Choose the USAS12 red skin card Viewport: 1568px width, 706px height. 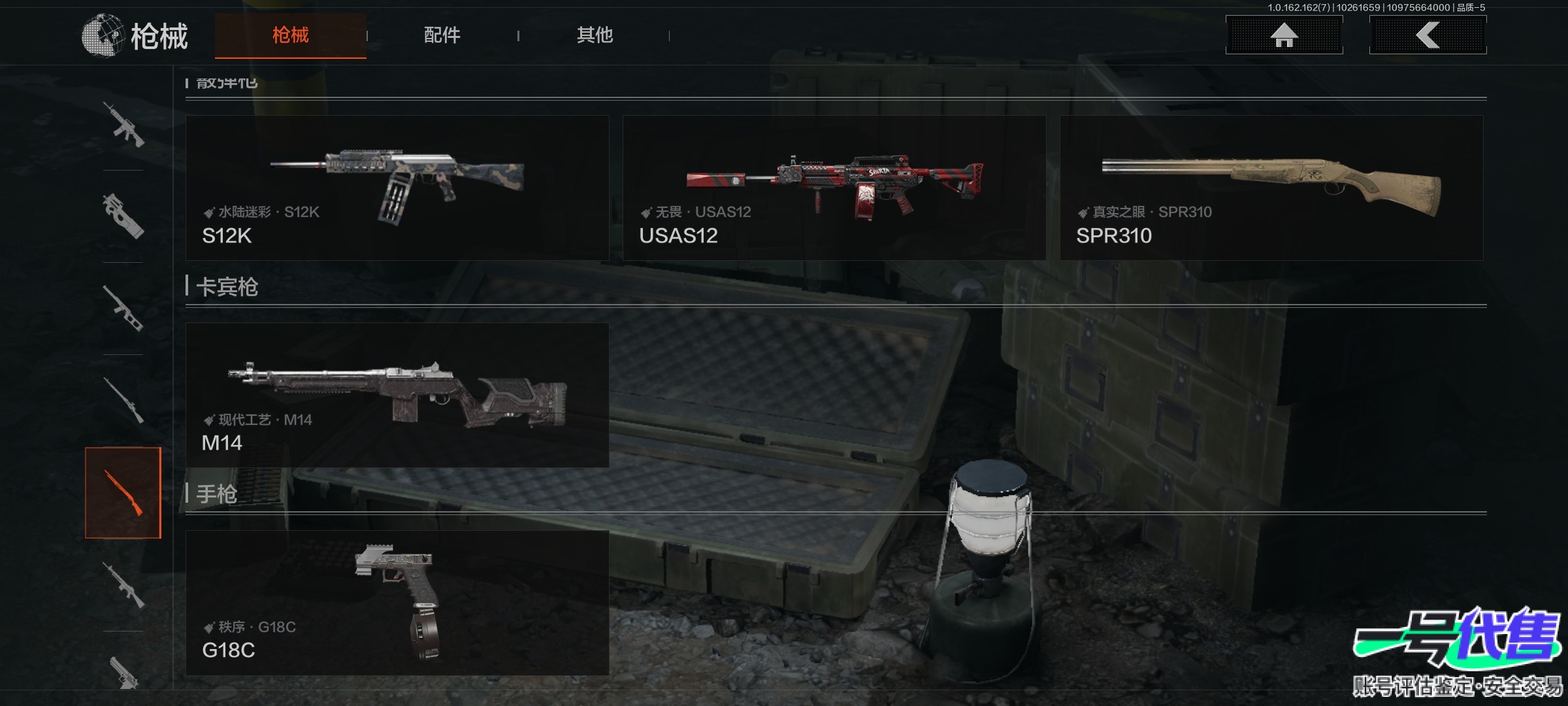[x=834, y=188]
